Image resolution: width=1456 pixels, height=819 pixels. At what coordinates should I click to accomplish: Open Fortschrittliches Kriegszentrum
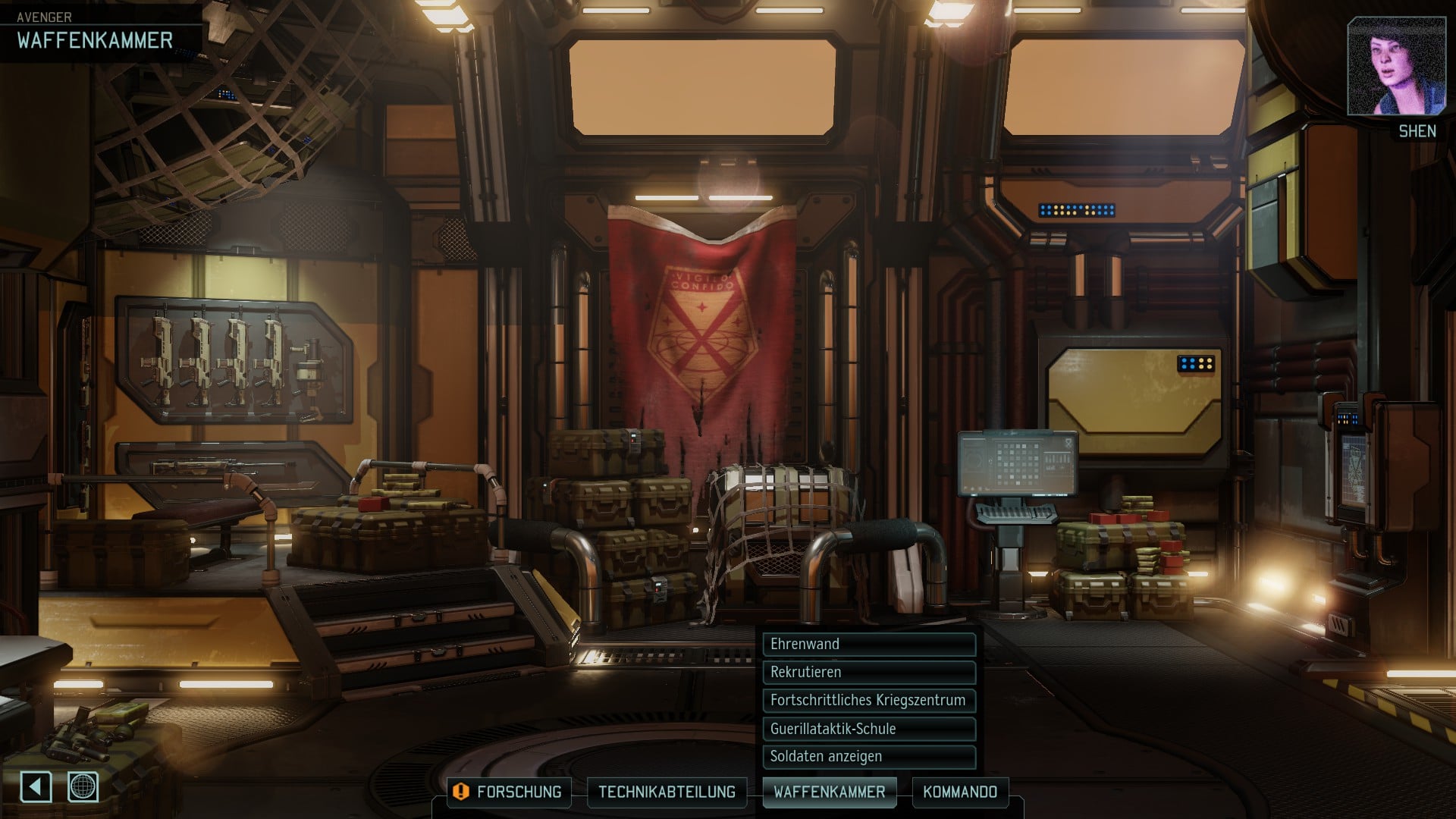pyautogui.click(x=868, y=700)
